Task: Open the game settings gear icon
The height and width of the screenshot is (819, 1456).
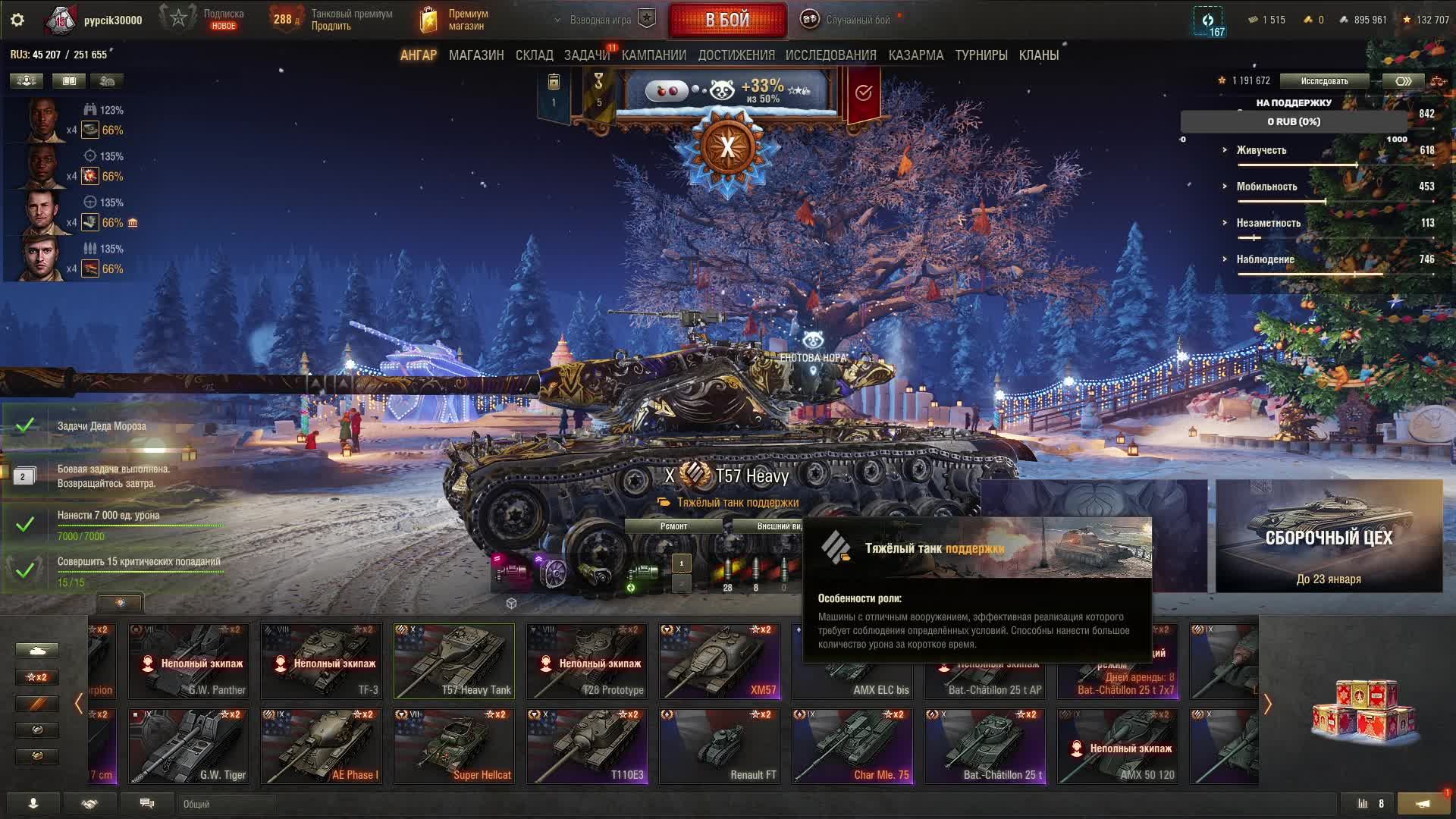Action: [x=17, y=20]
